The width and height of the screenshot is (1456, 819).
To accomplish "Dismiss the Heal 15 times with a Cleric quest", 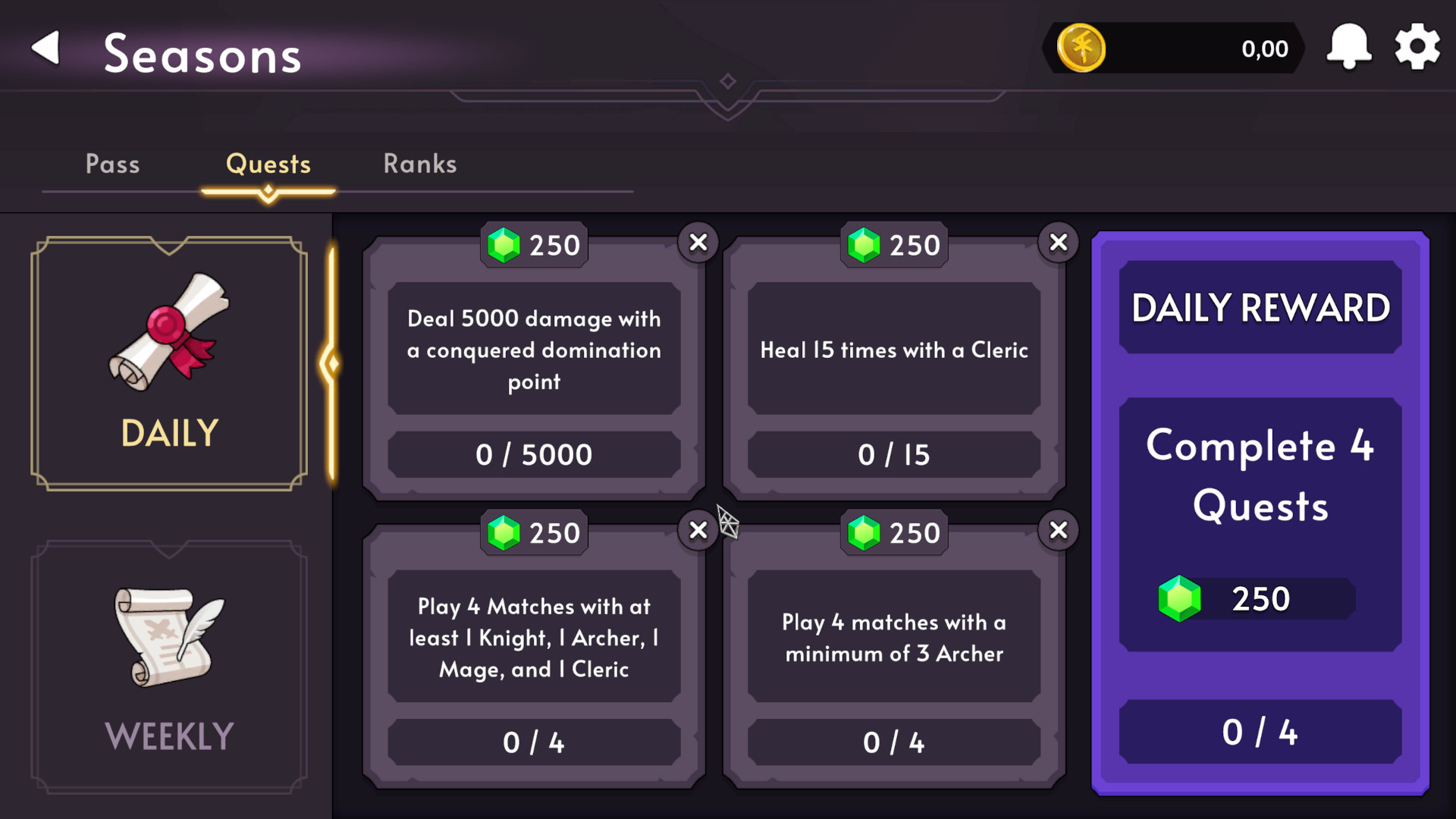I will click(1059, 243).
